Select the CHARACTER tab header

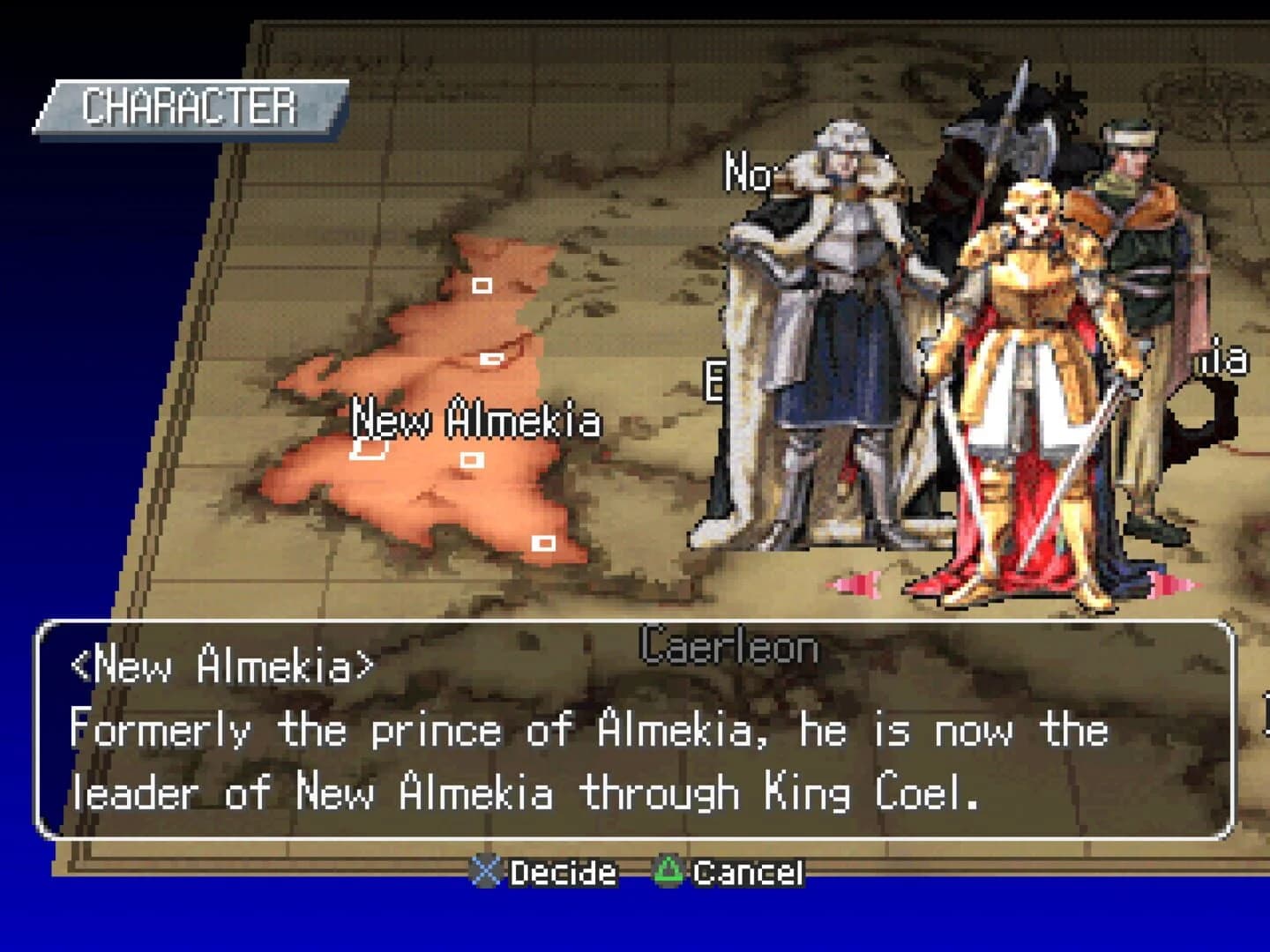point(188,106)
